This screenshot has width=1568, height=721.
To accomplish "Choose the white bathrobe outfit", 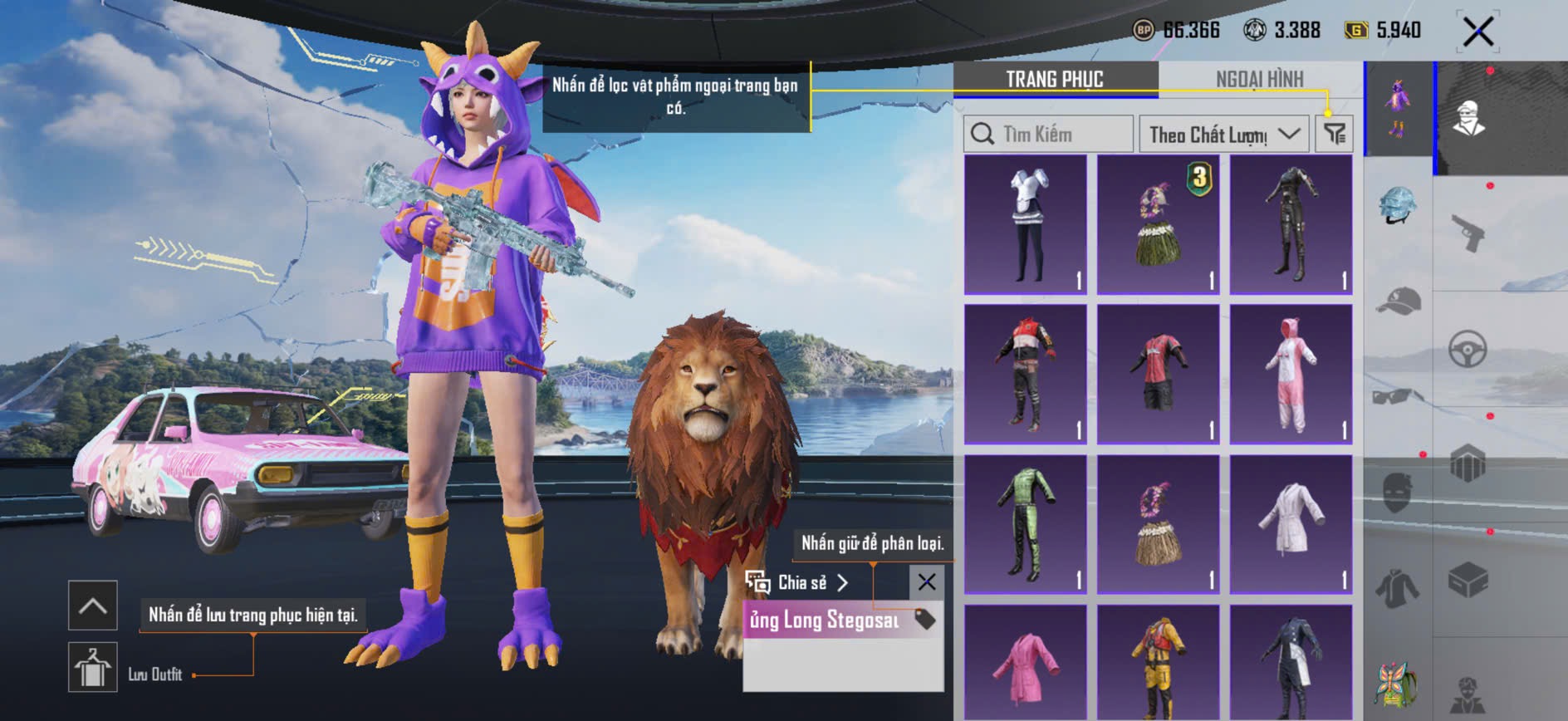I will coord(1291,524).
